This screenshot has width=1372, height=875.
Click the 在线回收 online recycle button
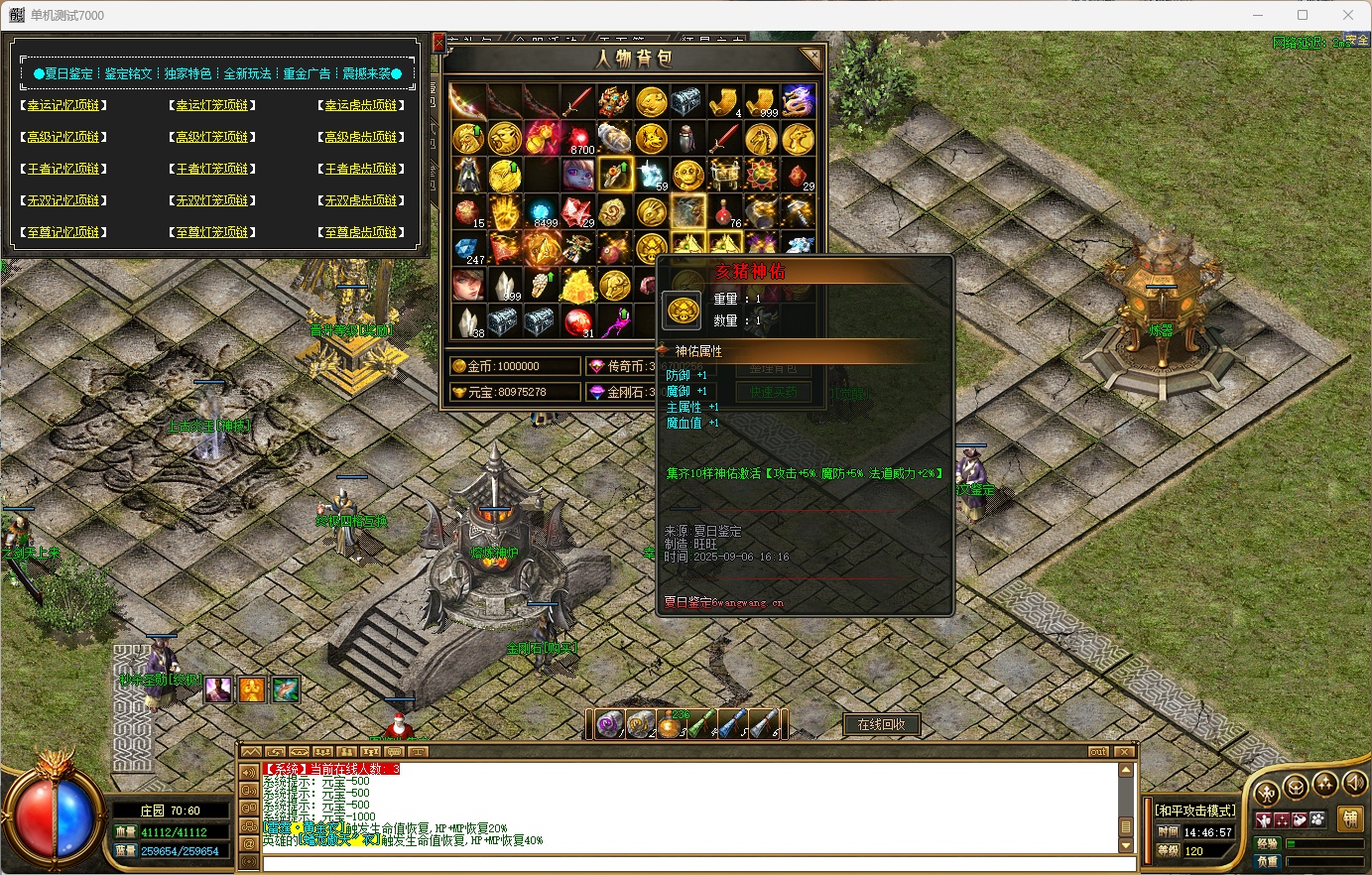tap(881, 725)
